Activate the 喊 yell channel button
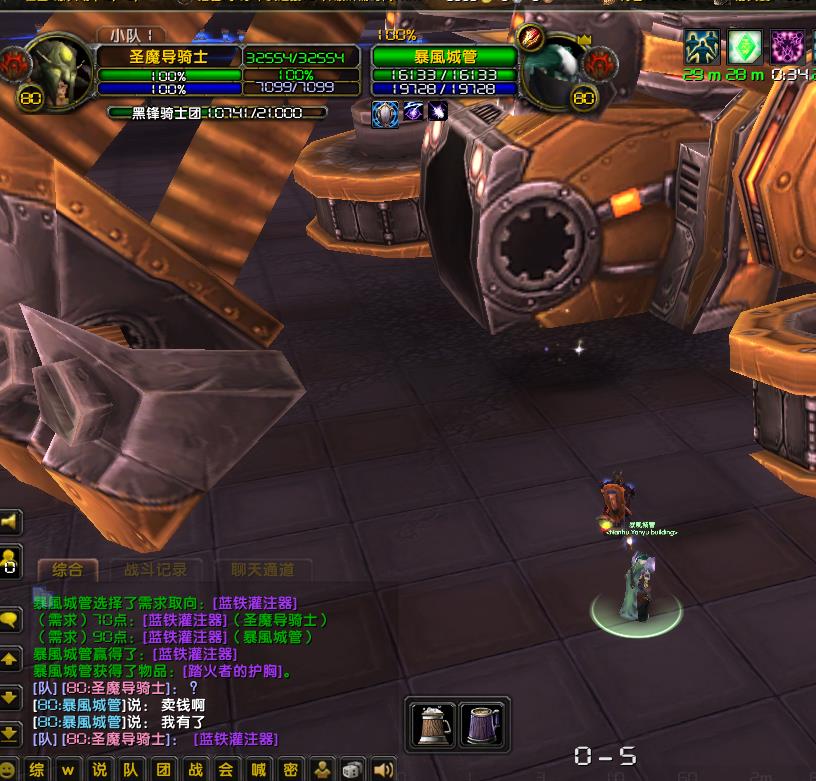The image size is (816, 781). pos(258,769)
